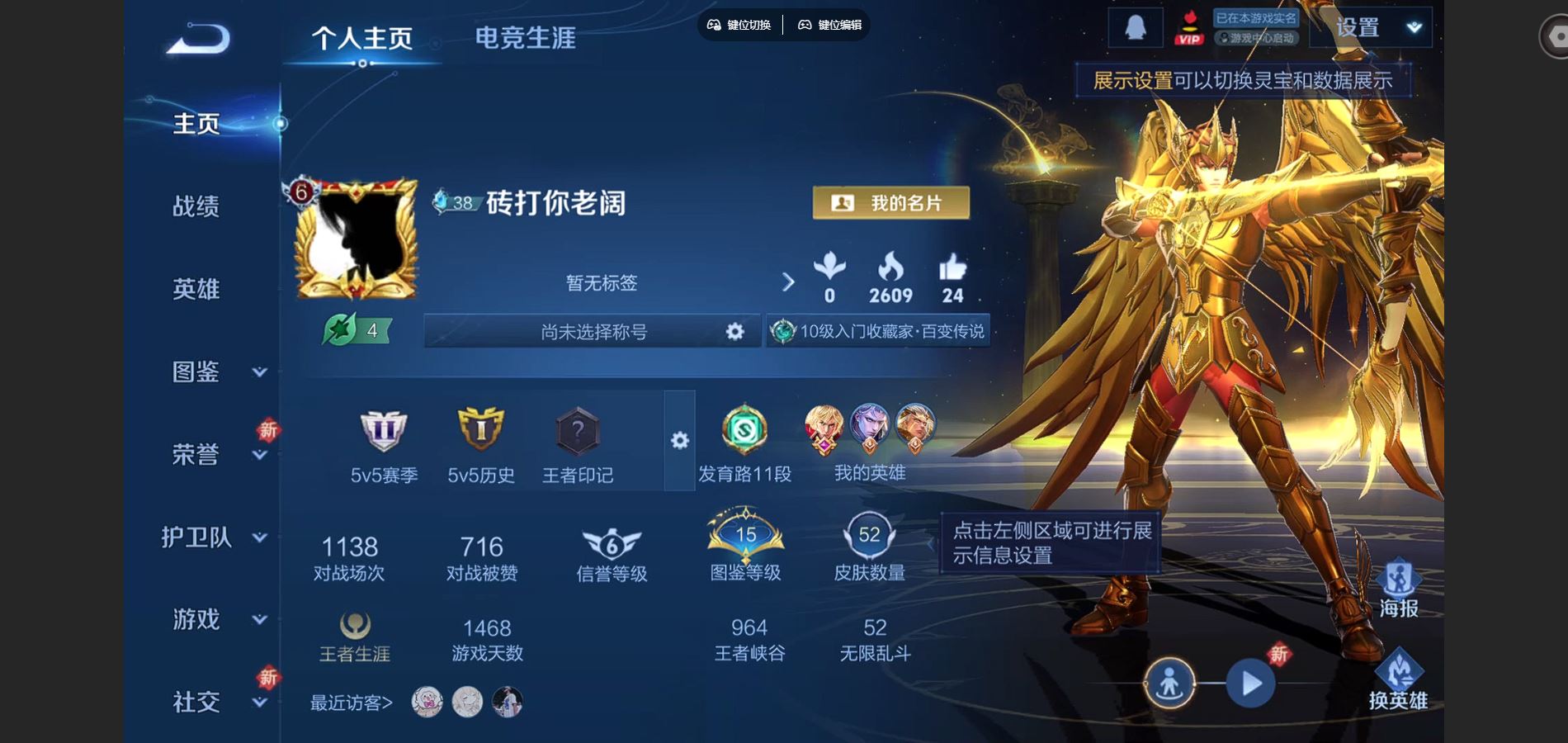Click the 键位编辑 overlay button
The image size is (1568, 743).
[x=830, y=25]
